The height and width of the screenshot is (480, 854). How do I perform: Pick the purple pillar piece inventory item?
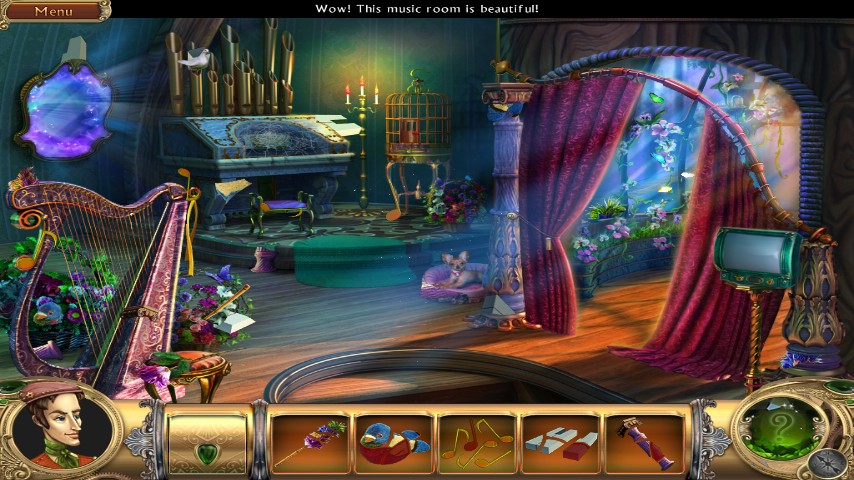click(x=644, y=443)
